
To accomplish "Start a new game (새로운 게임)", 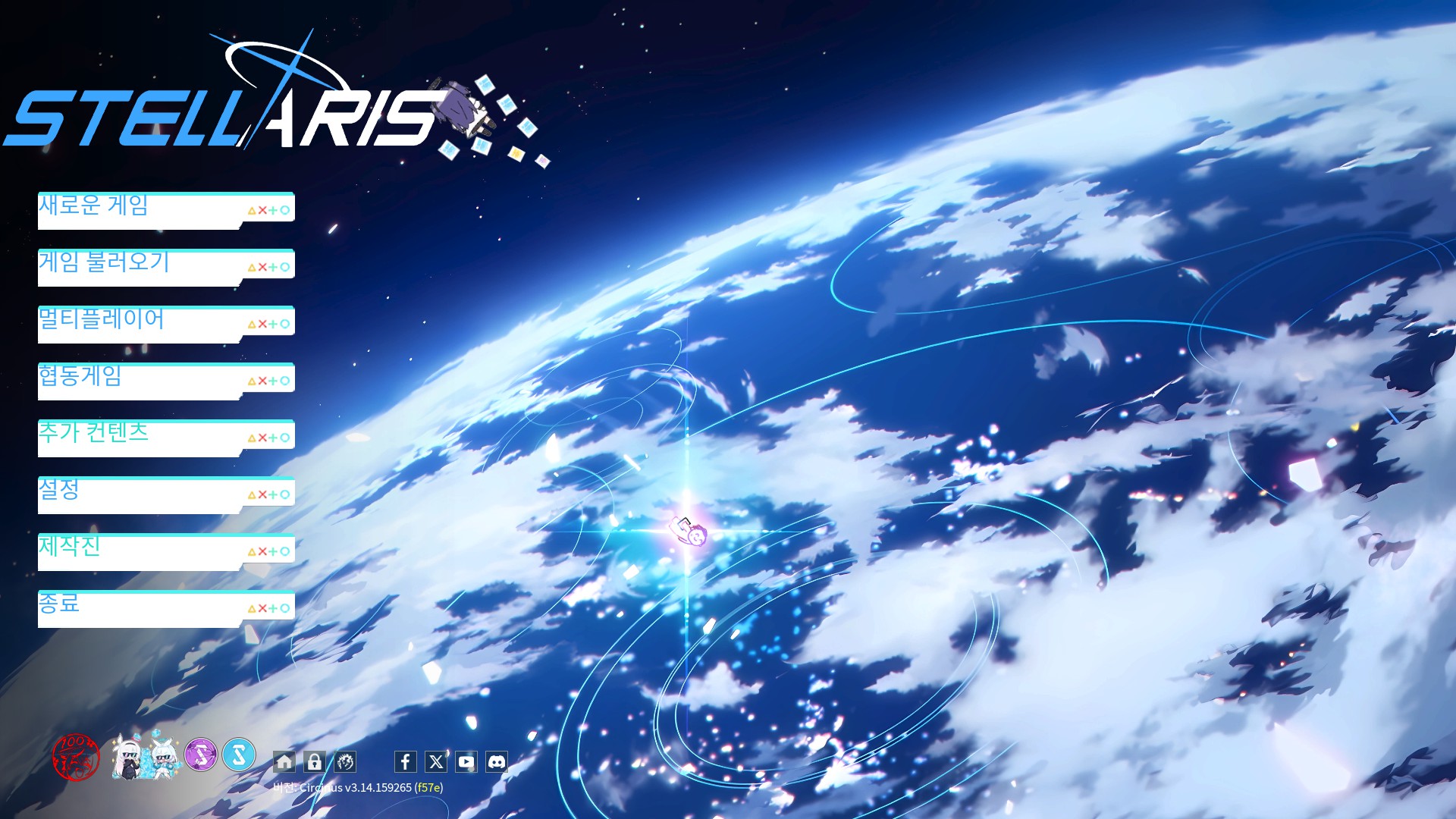I will 165,210.
